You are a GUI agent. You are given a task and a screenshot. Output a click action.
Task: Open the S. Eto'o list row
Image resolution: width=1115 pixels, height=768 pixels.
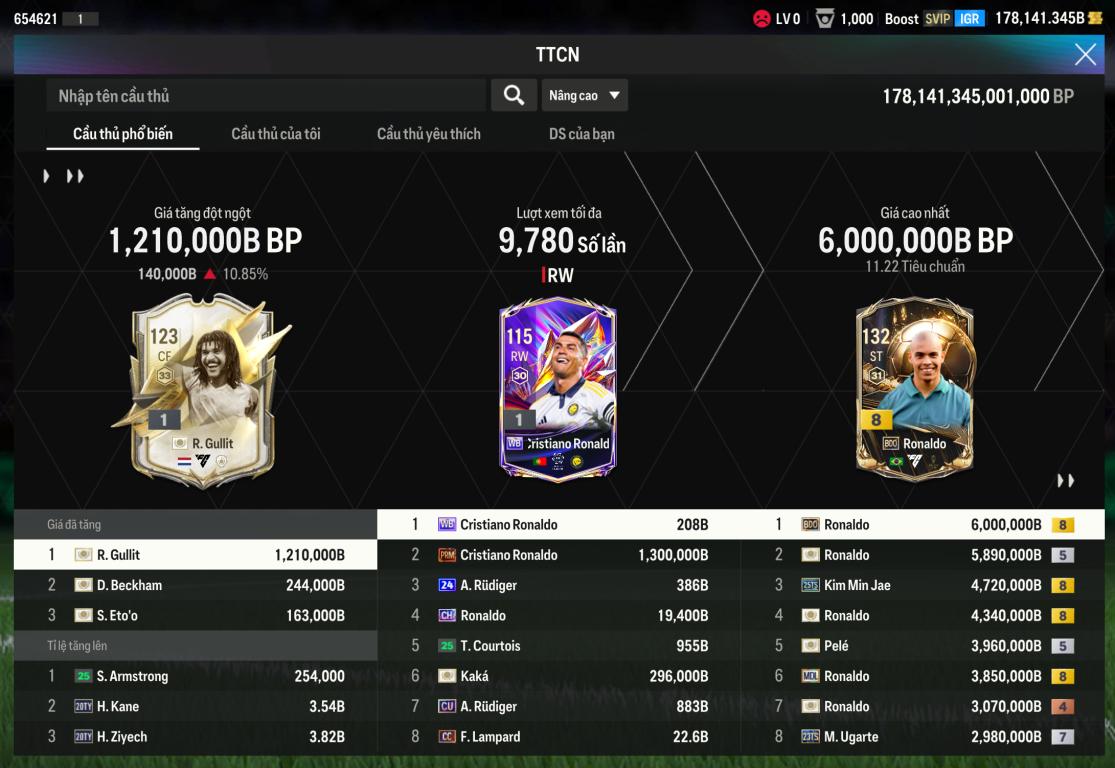(x=195, y=616)
